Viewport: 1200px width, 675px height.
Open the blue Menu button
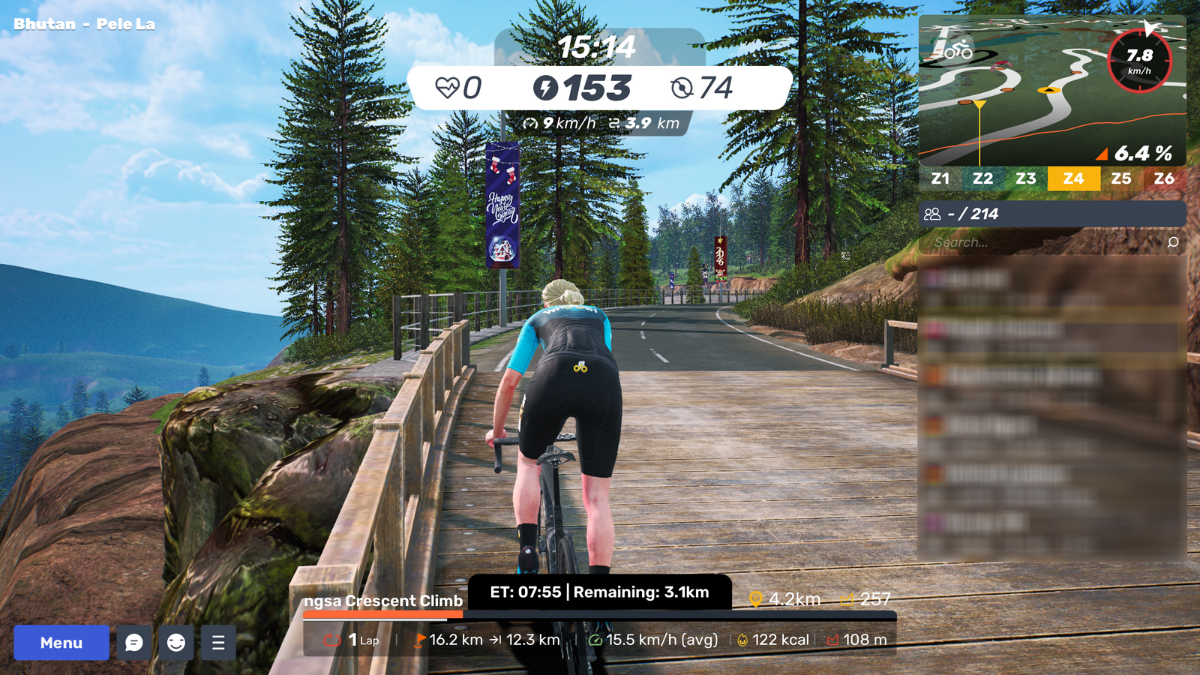coord(61,643)
